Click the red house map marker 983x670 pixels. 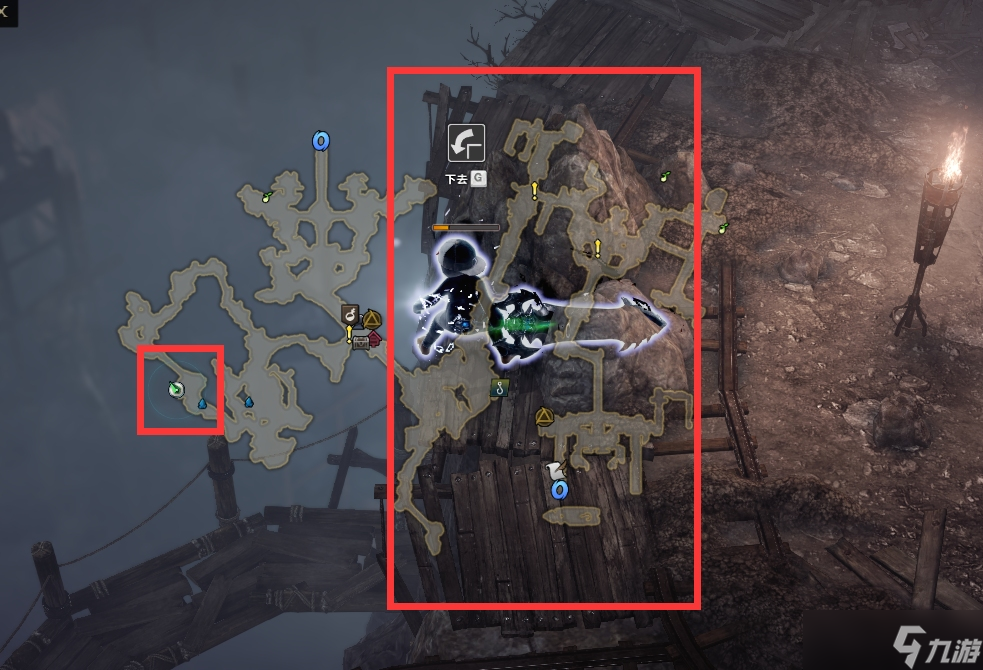point(375,339)
